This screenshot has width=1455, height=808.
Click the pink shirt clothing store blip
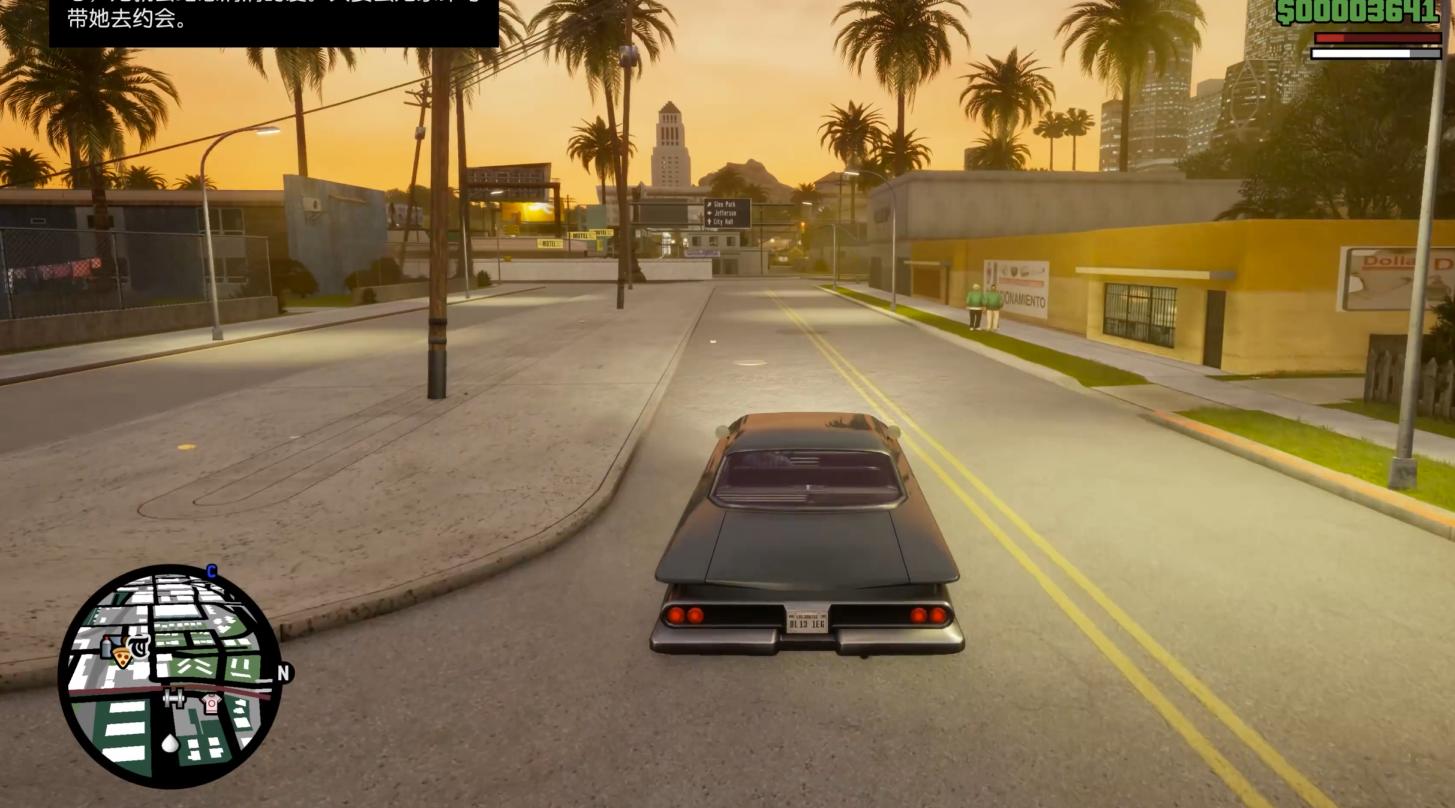click(x=210, y=703)
